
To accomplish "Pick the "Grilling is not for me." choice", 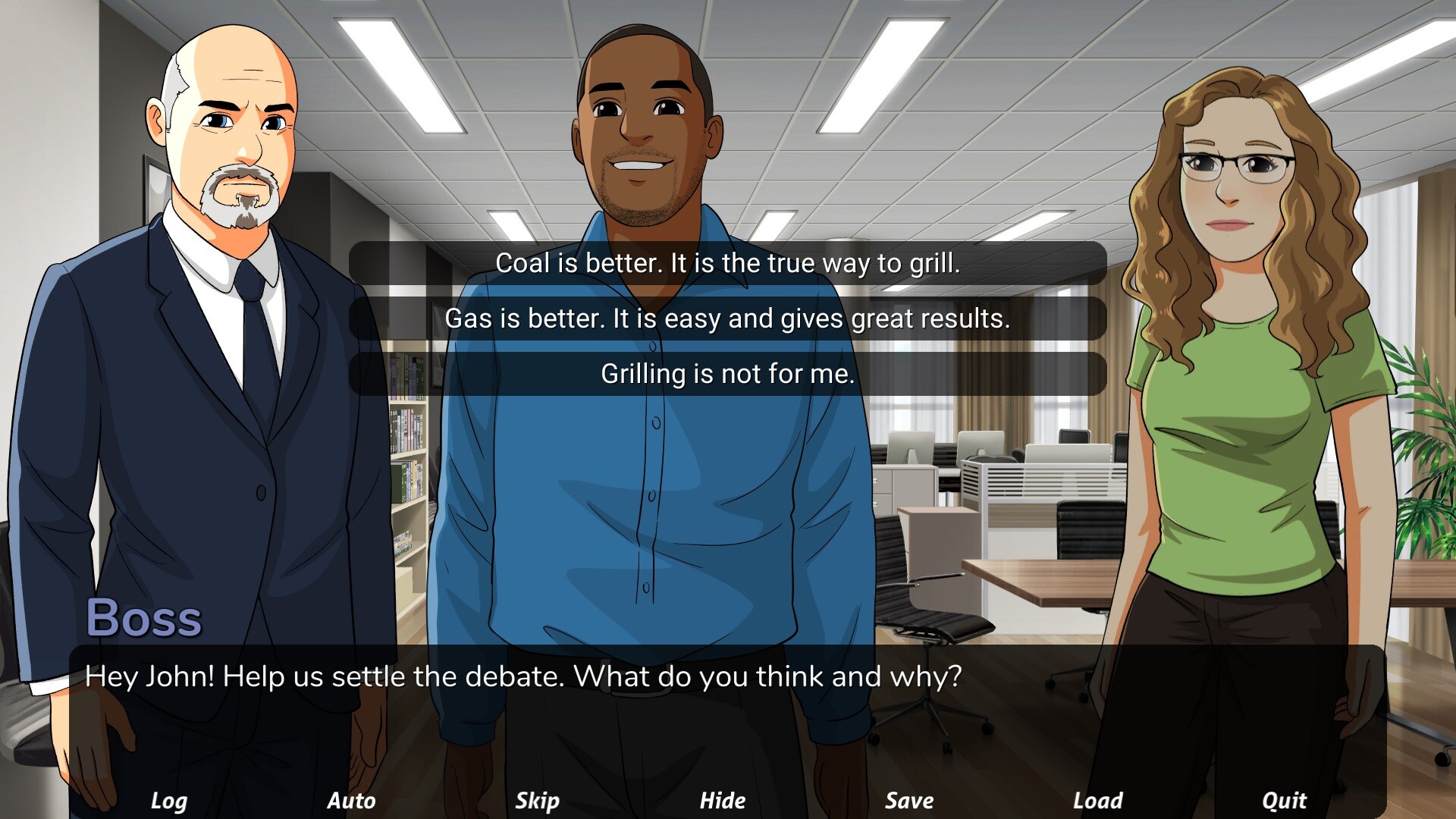I will [x=727, y=373].
